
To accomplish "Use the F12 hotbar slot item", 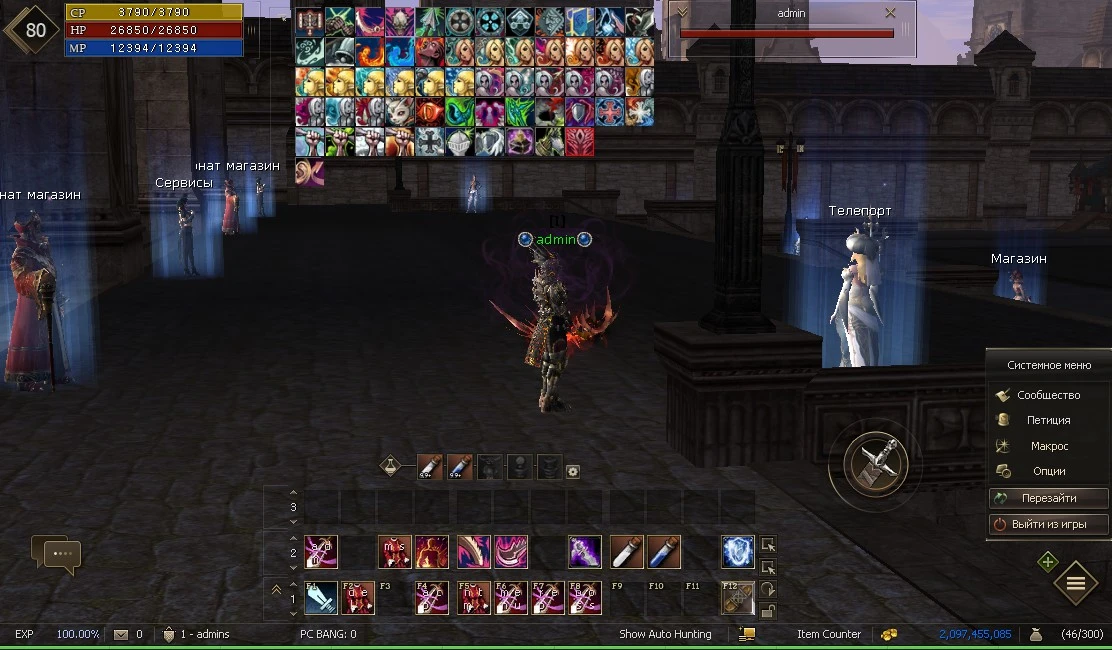I will [738, 598].
